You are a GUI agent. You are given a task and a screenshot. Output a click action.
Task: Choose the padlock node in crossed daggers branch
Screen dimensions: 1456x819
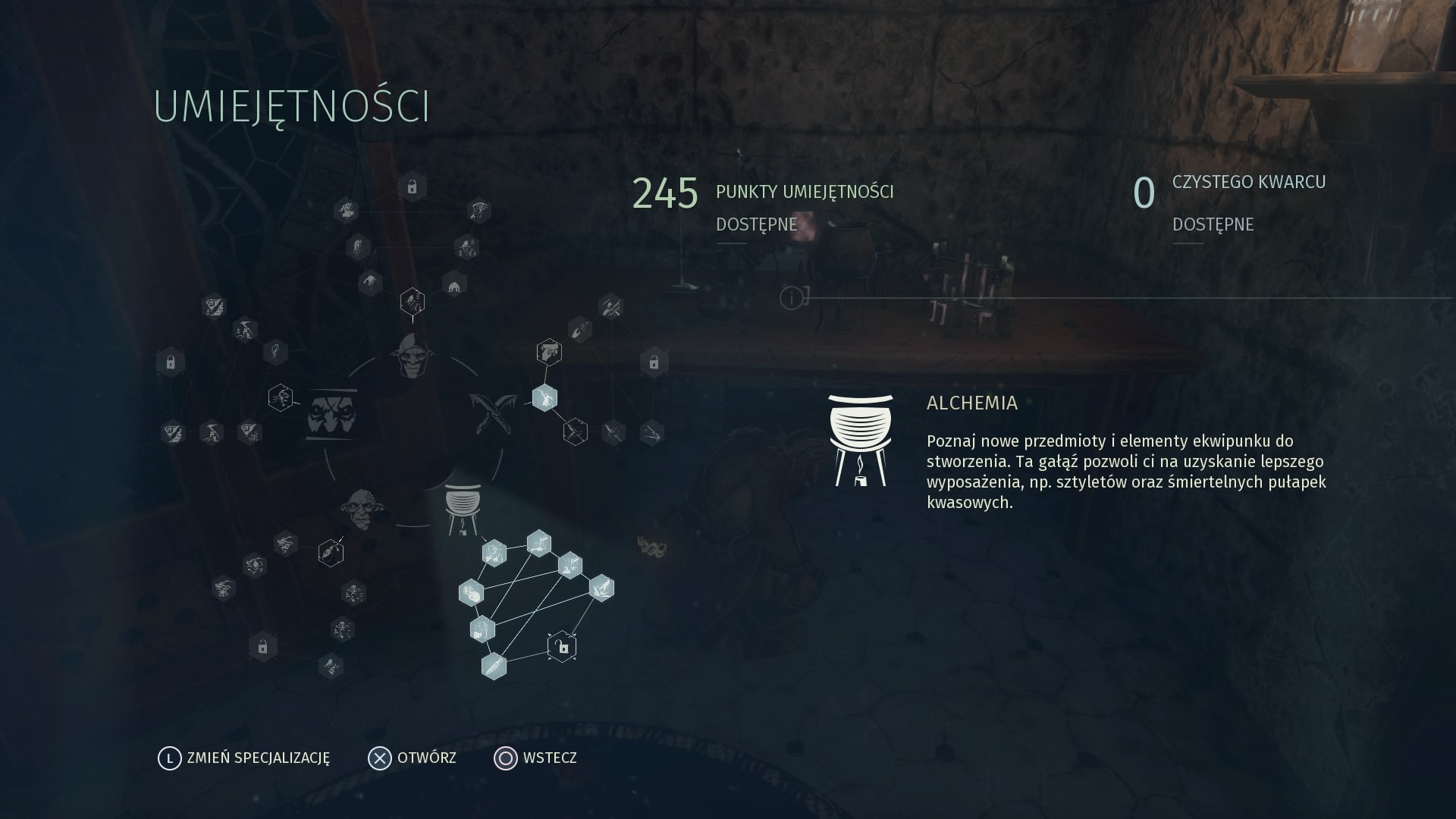[x=654, y=362]
